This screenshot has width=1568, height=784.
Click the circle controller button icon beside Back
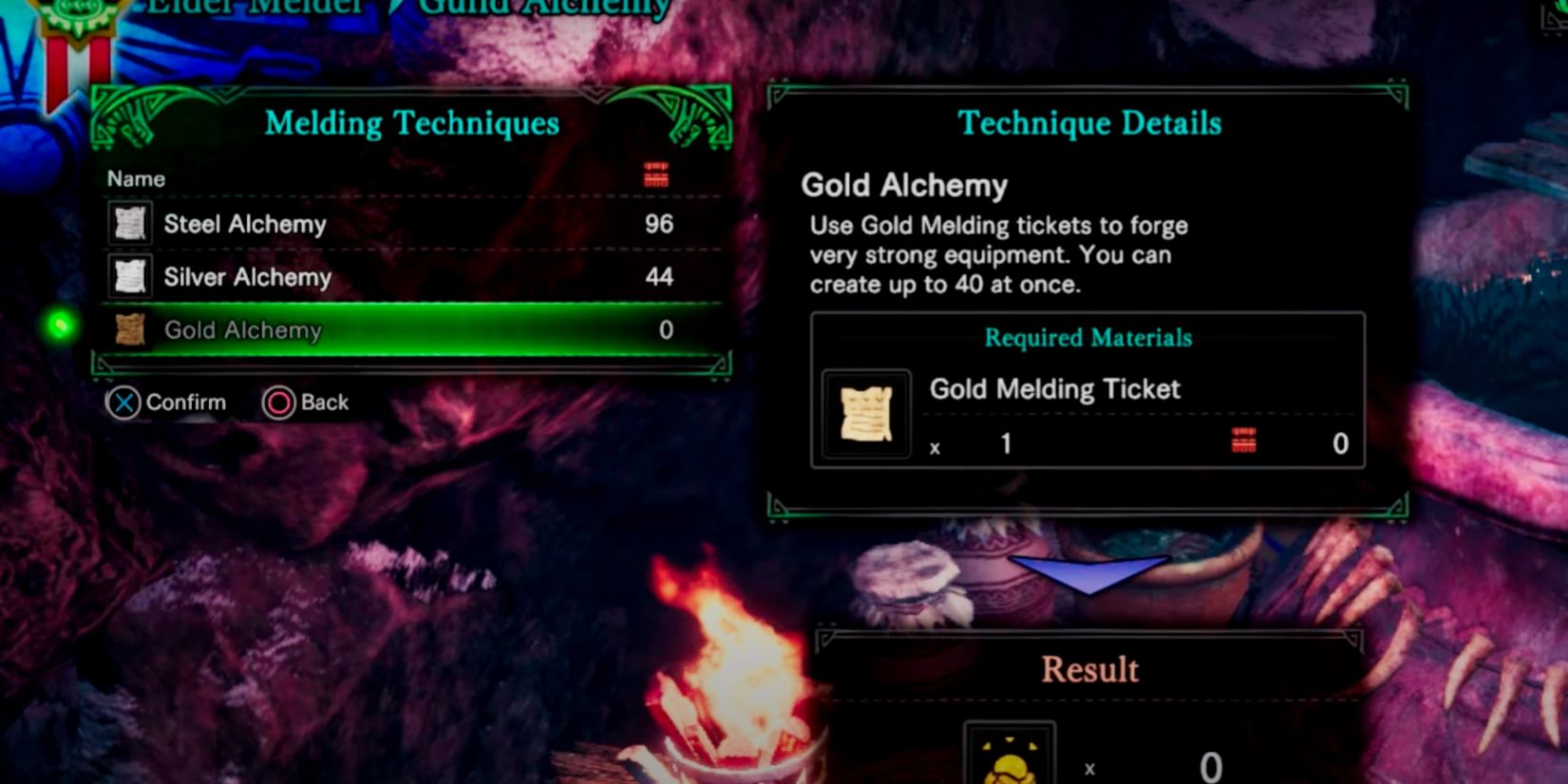coord(278,401)
